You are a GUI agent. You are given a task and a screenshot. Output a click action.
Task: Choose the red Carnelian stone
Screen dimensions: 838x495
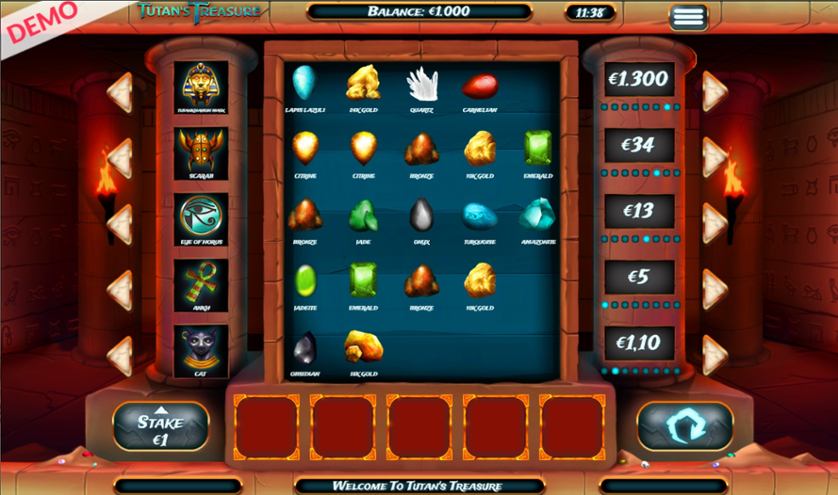(480, 85)
